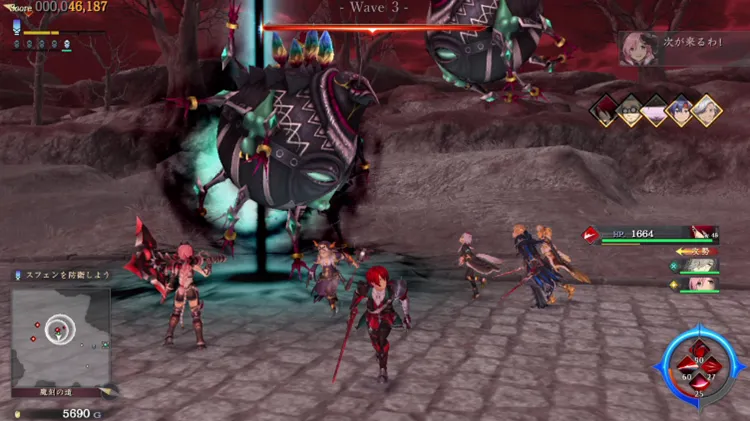Choose the glasses-wearing character diamond portrait
This screenshot has width=750, height=421.
click(630, 110)
